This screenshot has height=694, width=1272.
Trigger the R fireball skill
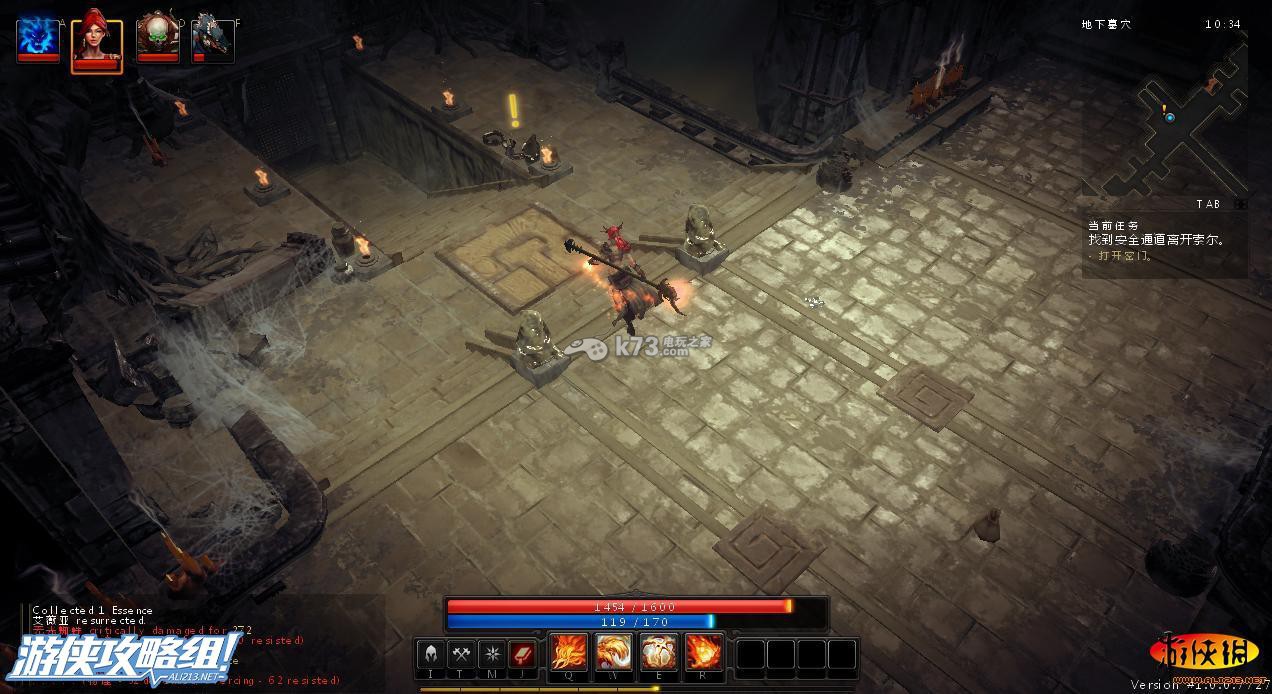click(x=704, y=654)
